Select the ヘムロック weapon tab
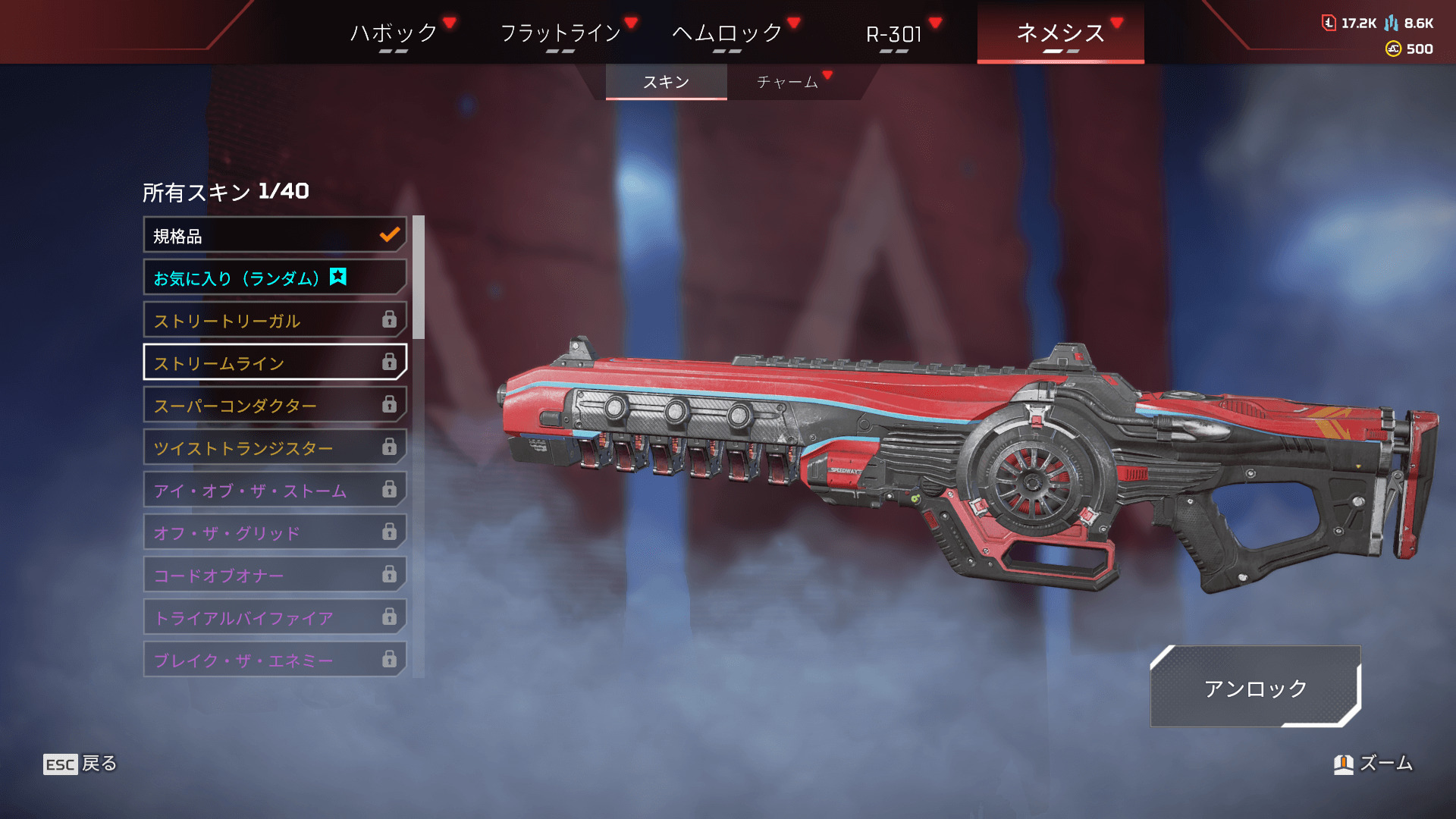The image size is (1456, 819). pyautogui.click(x=727, y=33)
